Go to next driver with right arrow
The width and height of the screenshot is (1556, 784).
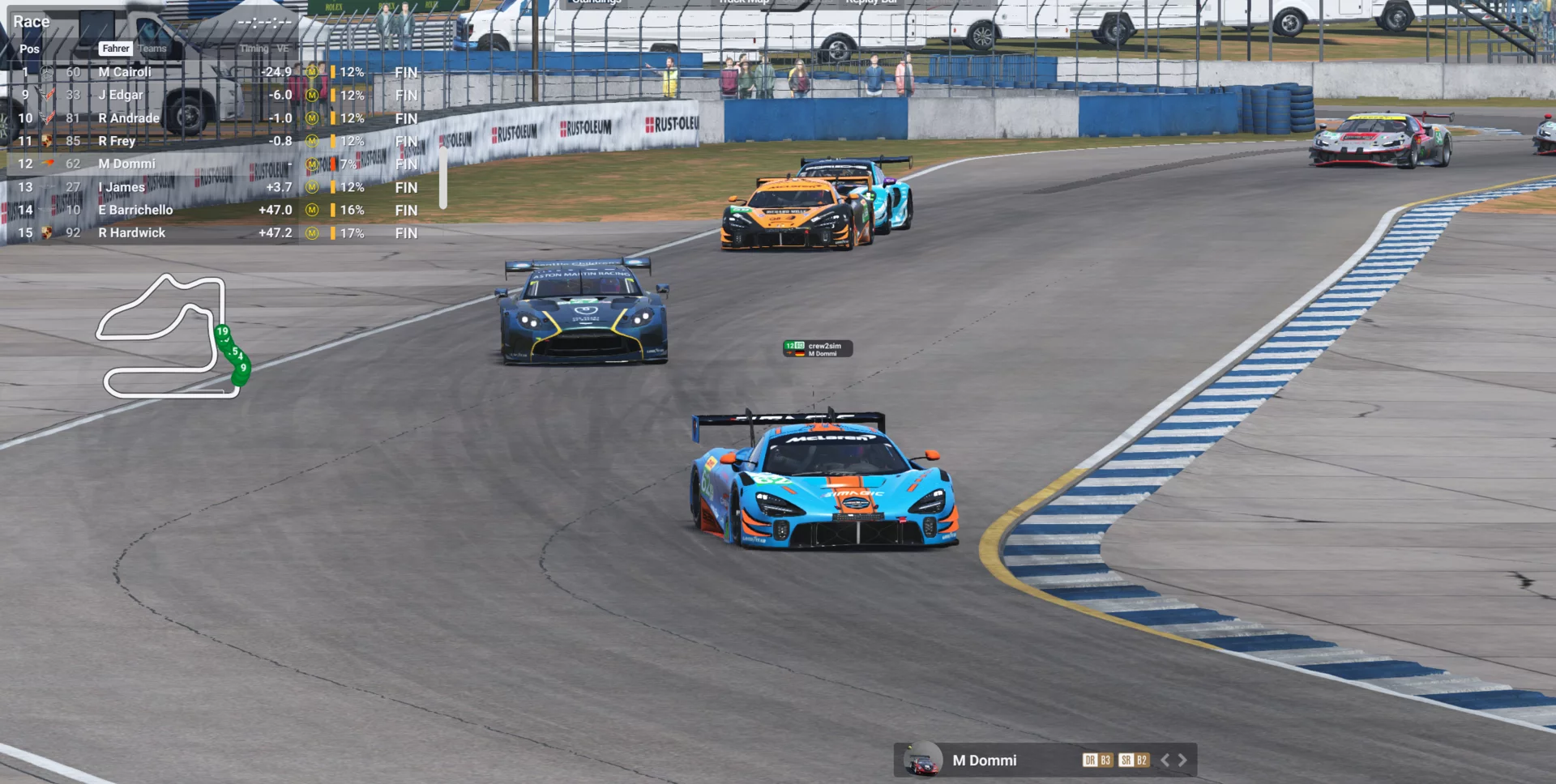coord(1183,760)
